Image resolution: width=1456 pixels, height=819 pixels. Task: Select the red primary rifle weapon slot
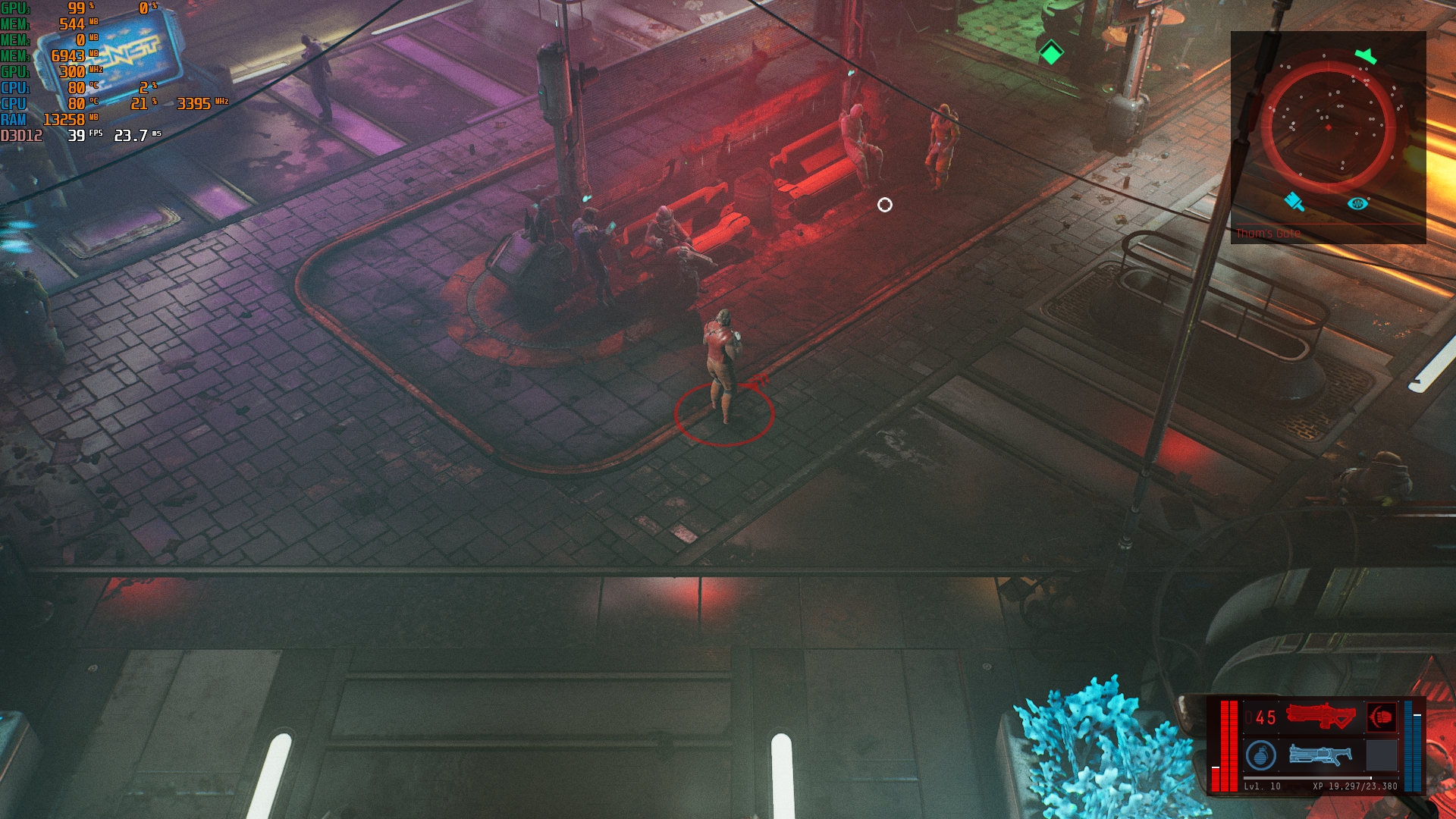1319,716
